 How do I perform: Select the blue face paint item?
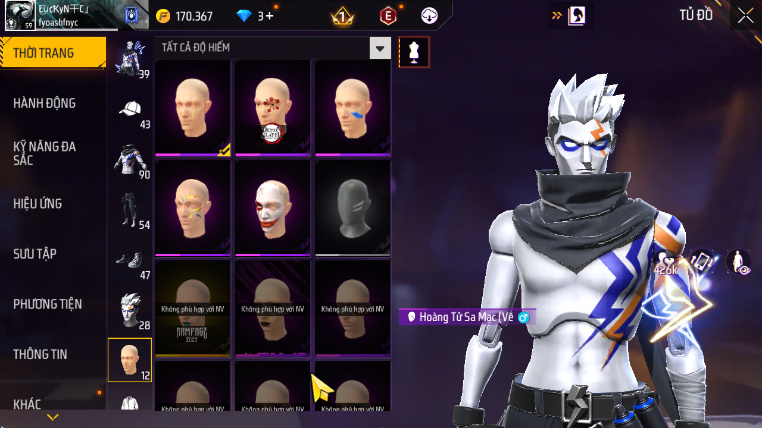click(x=352, y=106)
